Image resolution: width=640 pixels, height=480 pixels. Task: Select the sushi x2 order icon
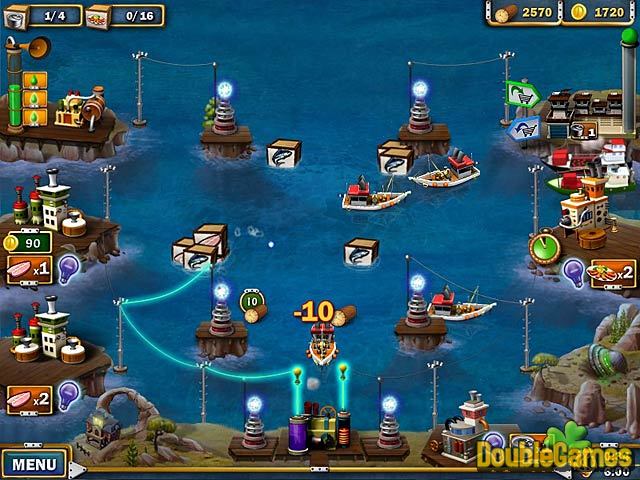pyautogui.click(x=613, y=272)
